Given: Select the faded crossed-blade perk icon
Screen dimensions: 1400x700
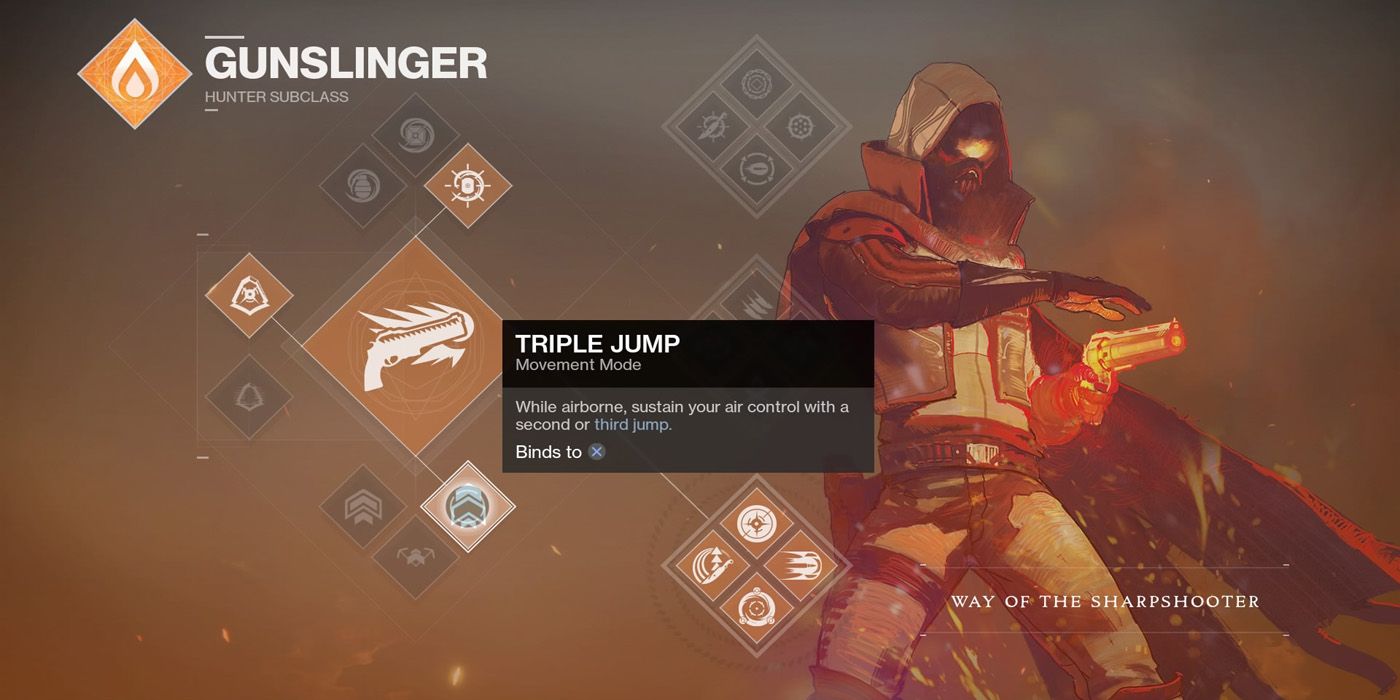Looking at the screenshot, I should (x=712, y=127).
